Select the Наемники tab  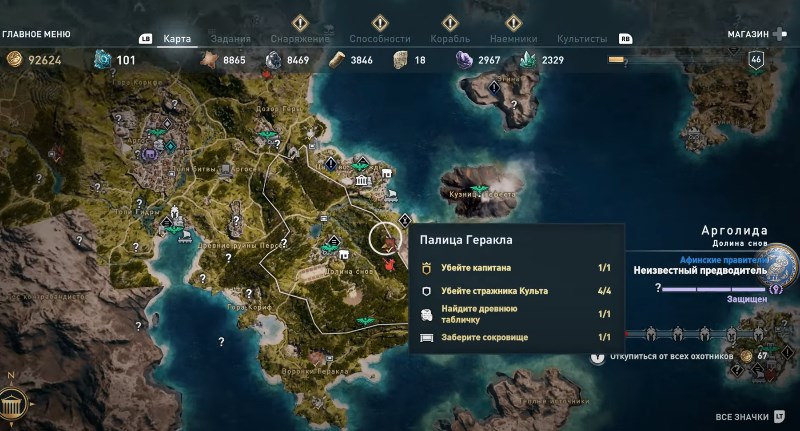(514, 39)
